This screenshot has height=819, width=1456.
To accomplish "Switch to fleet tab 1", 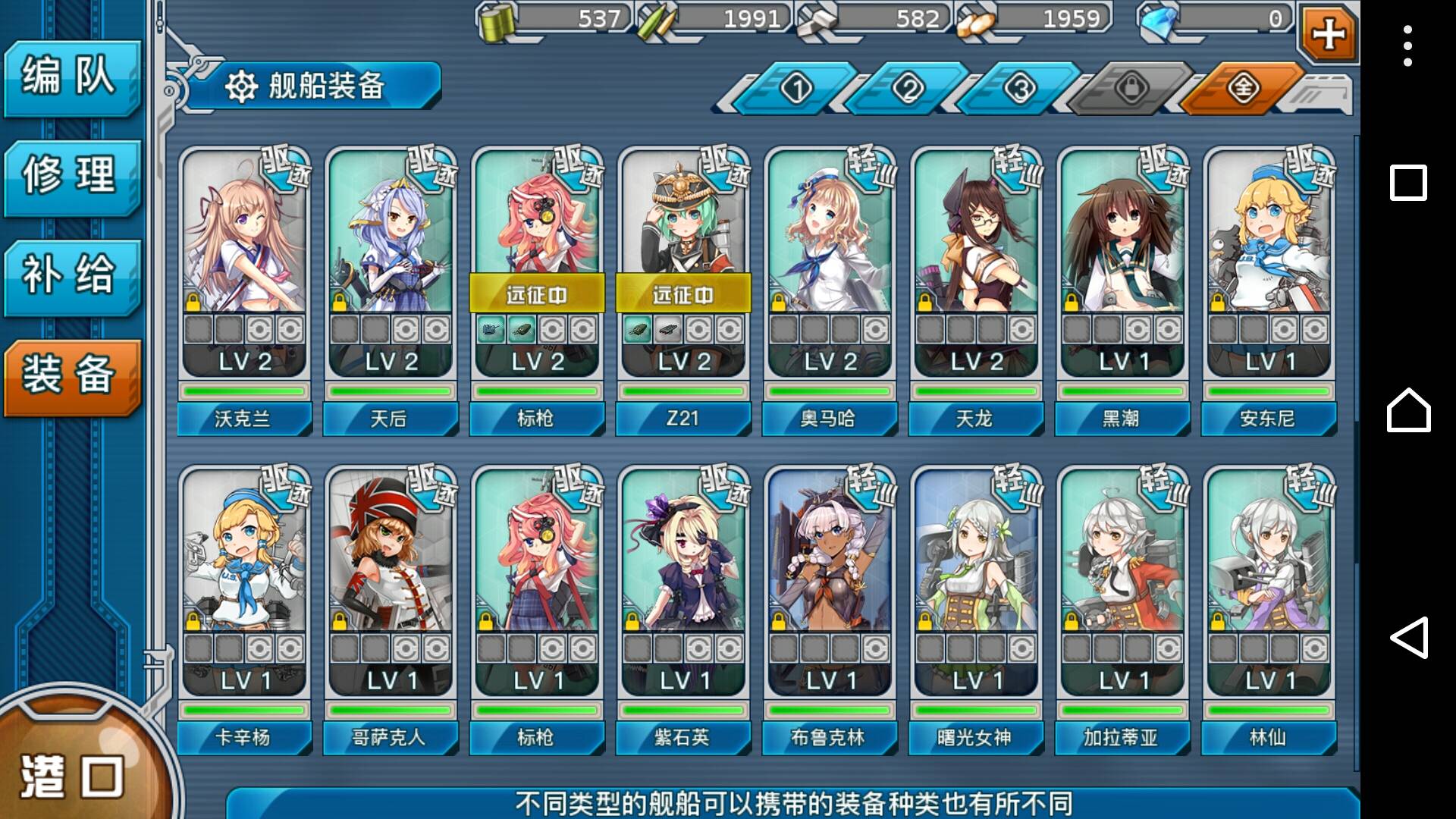I will click(796, 89).
